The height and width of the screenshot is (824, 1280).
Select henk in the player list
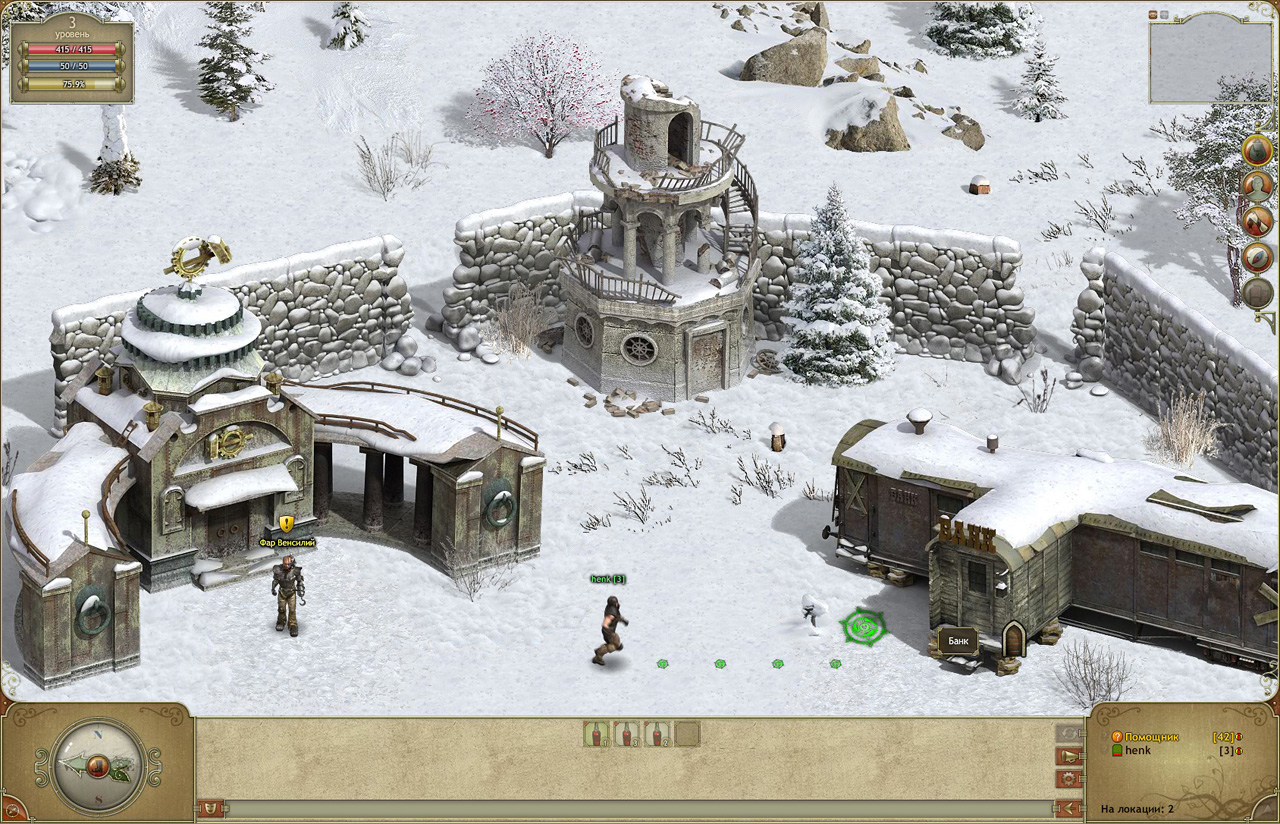[x=1138, y=750]
